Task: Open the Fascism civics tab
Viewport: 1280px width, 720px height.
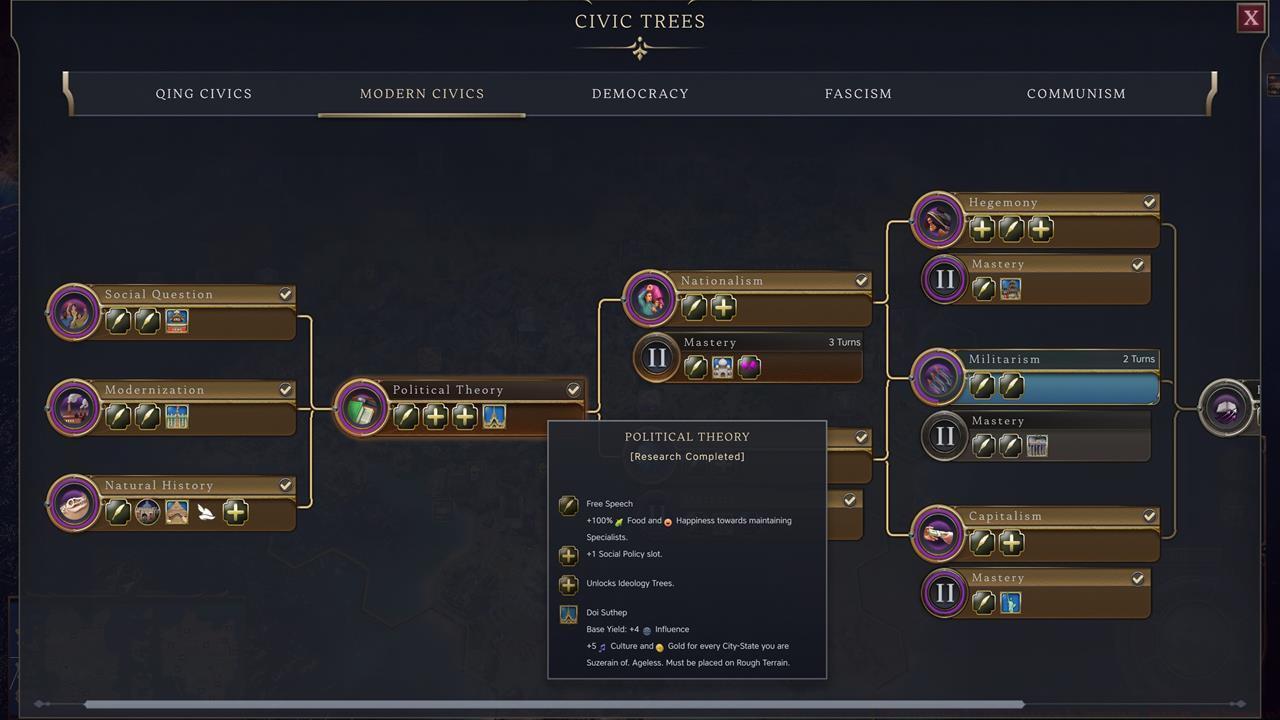Action: 858,93
